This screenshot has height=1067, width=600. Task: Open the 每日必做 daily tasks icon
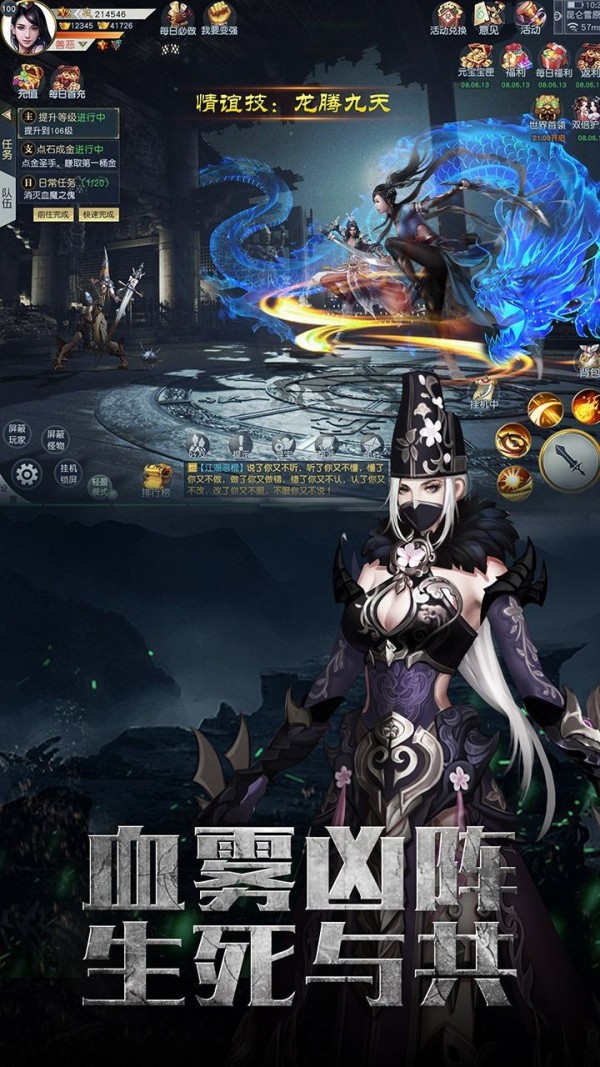[x=178, y=18]
